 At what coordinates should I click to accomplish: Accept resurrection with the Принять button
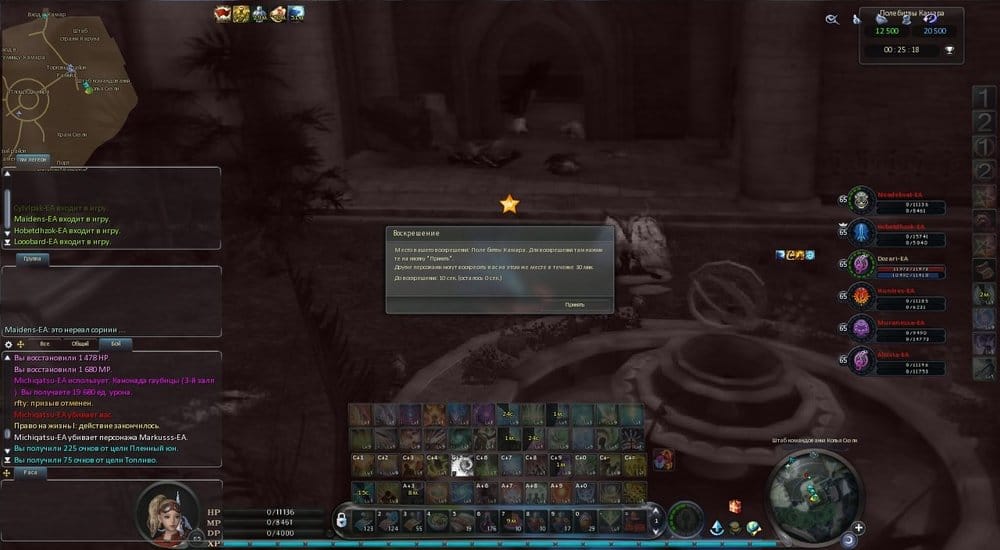[574, 303]
